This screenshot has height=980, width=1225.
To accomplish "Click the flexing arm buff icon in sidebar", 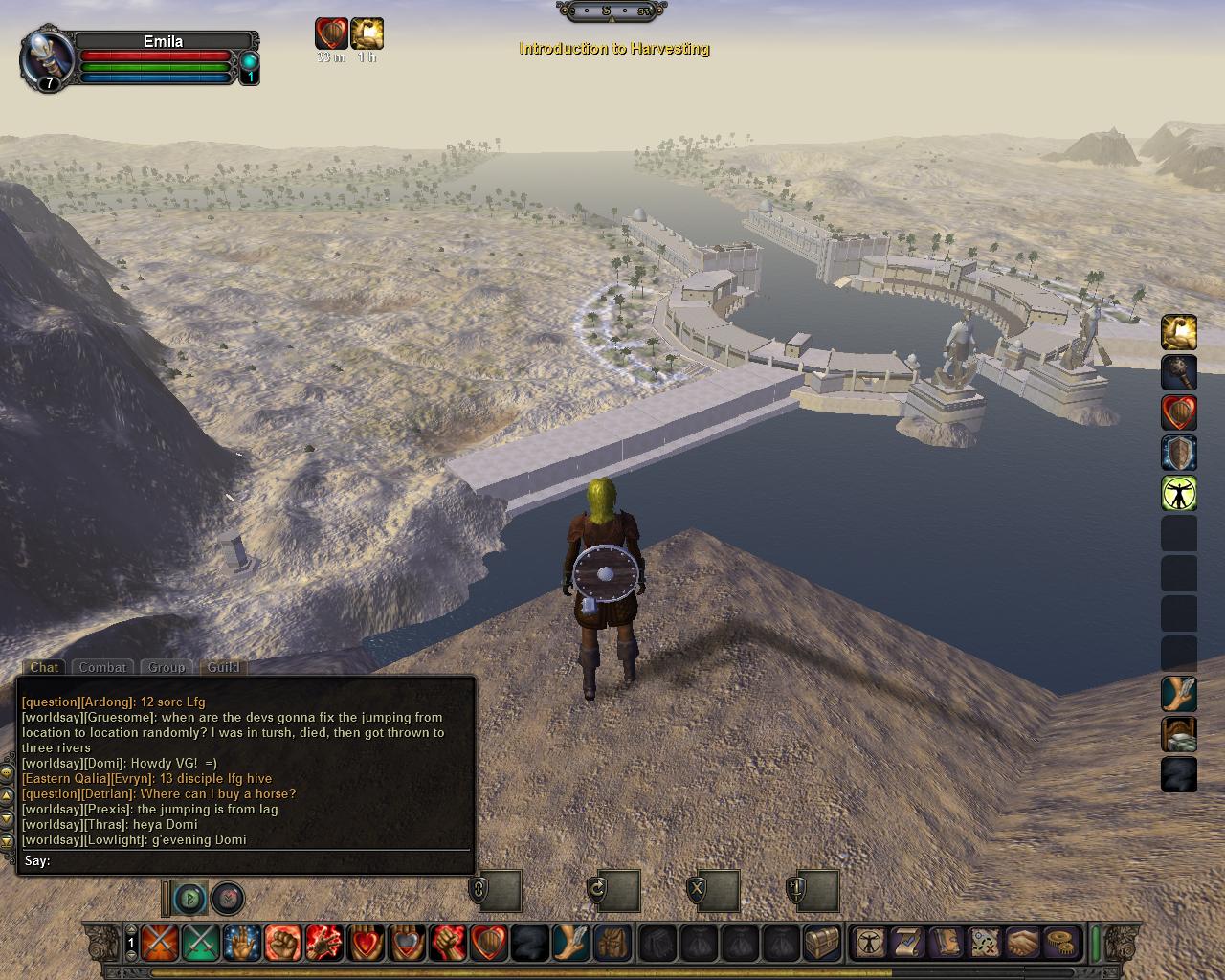I will coord(1179,333).
